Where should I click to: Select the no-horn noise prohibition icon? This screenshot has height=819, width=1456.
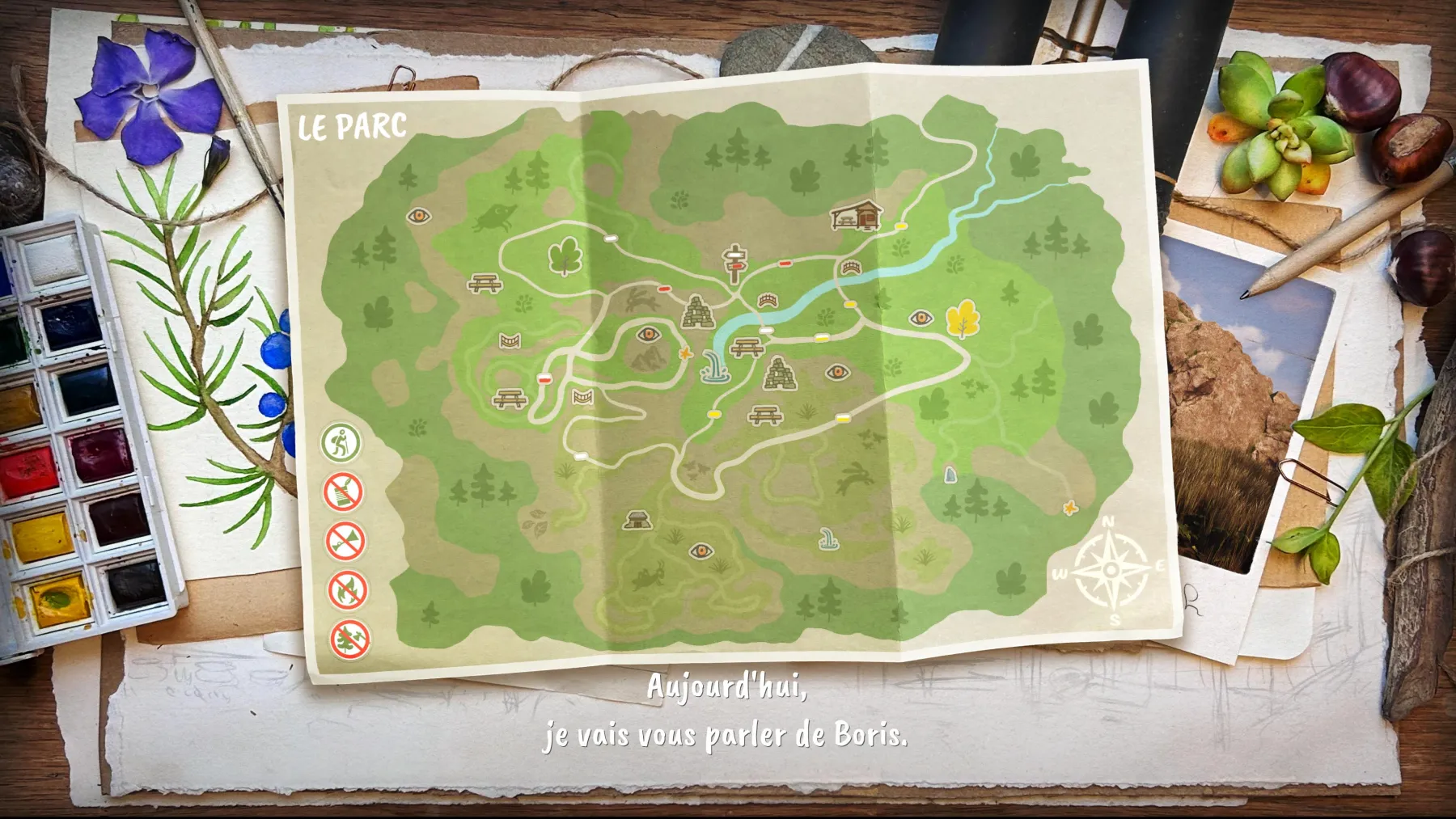345,542
